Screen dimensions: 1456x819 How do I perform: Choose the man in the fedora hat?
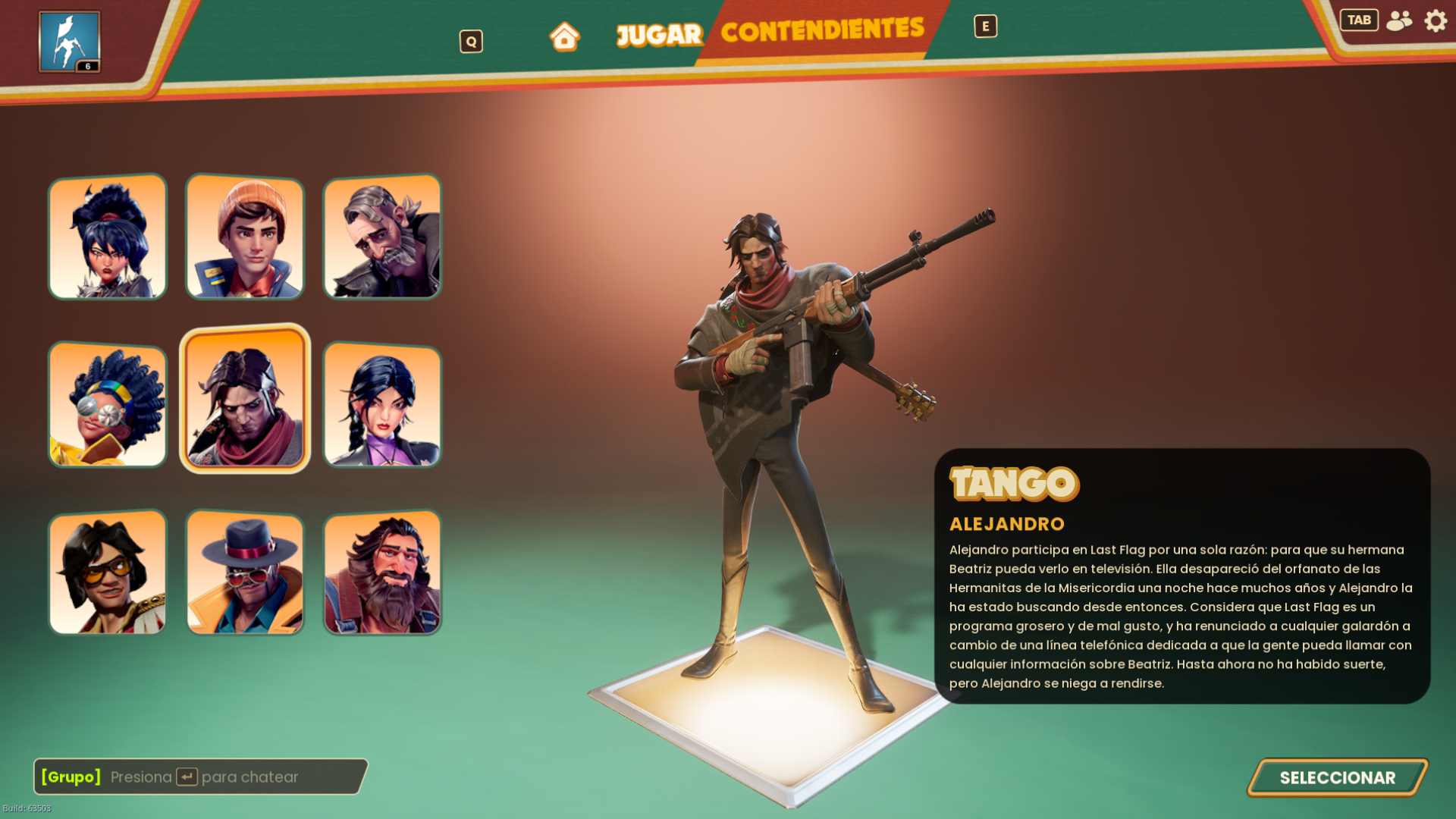pos(245,573)
